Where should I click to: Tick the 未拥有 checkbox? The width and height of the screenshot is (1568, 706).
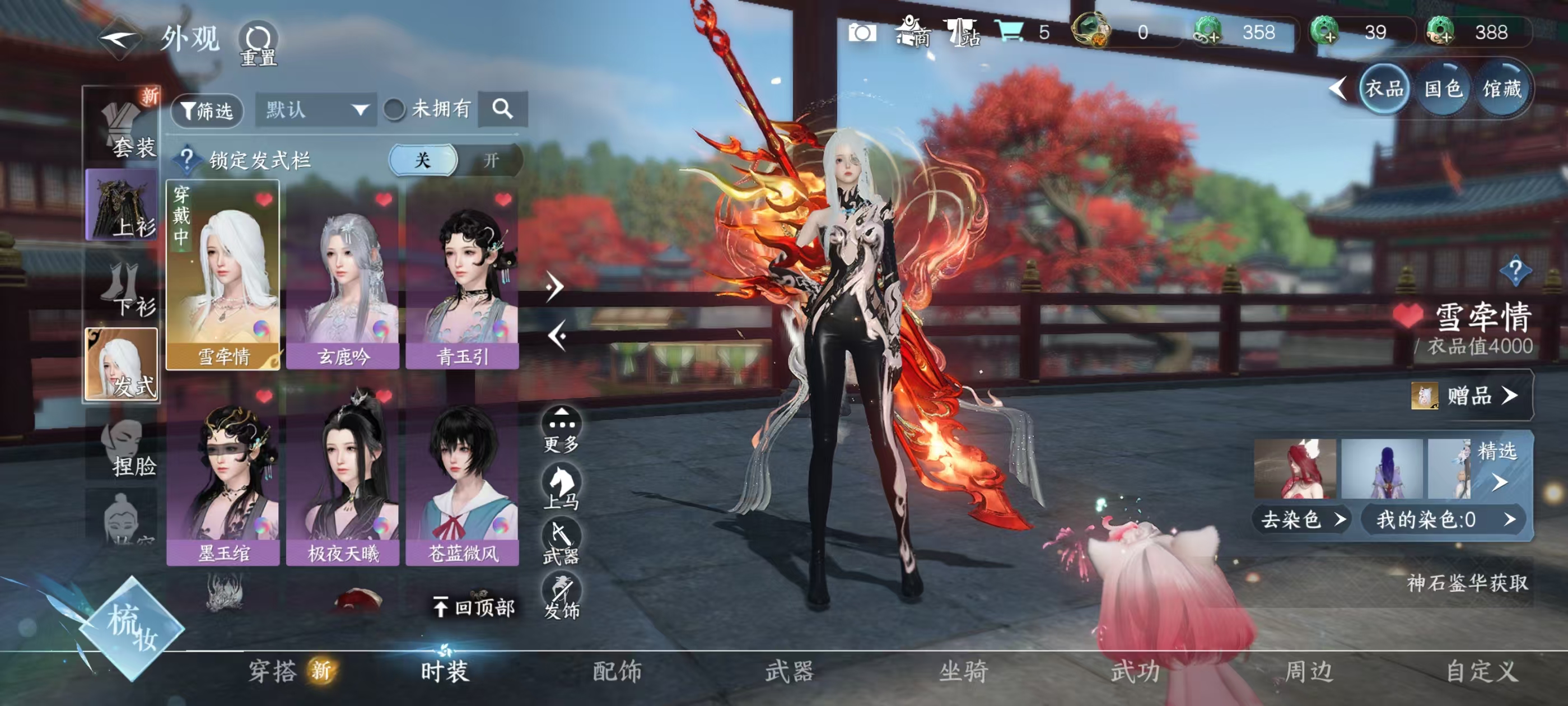394,110
